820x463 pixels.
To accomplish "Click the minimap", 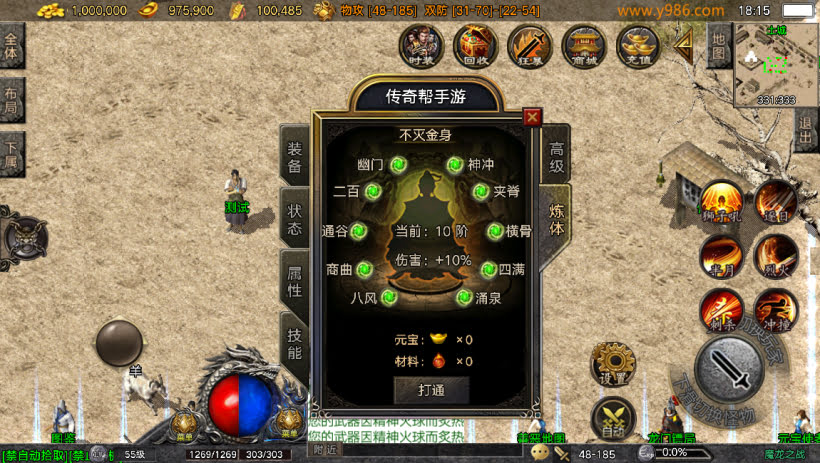I will (776, 63).
